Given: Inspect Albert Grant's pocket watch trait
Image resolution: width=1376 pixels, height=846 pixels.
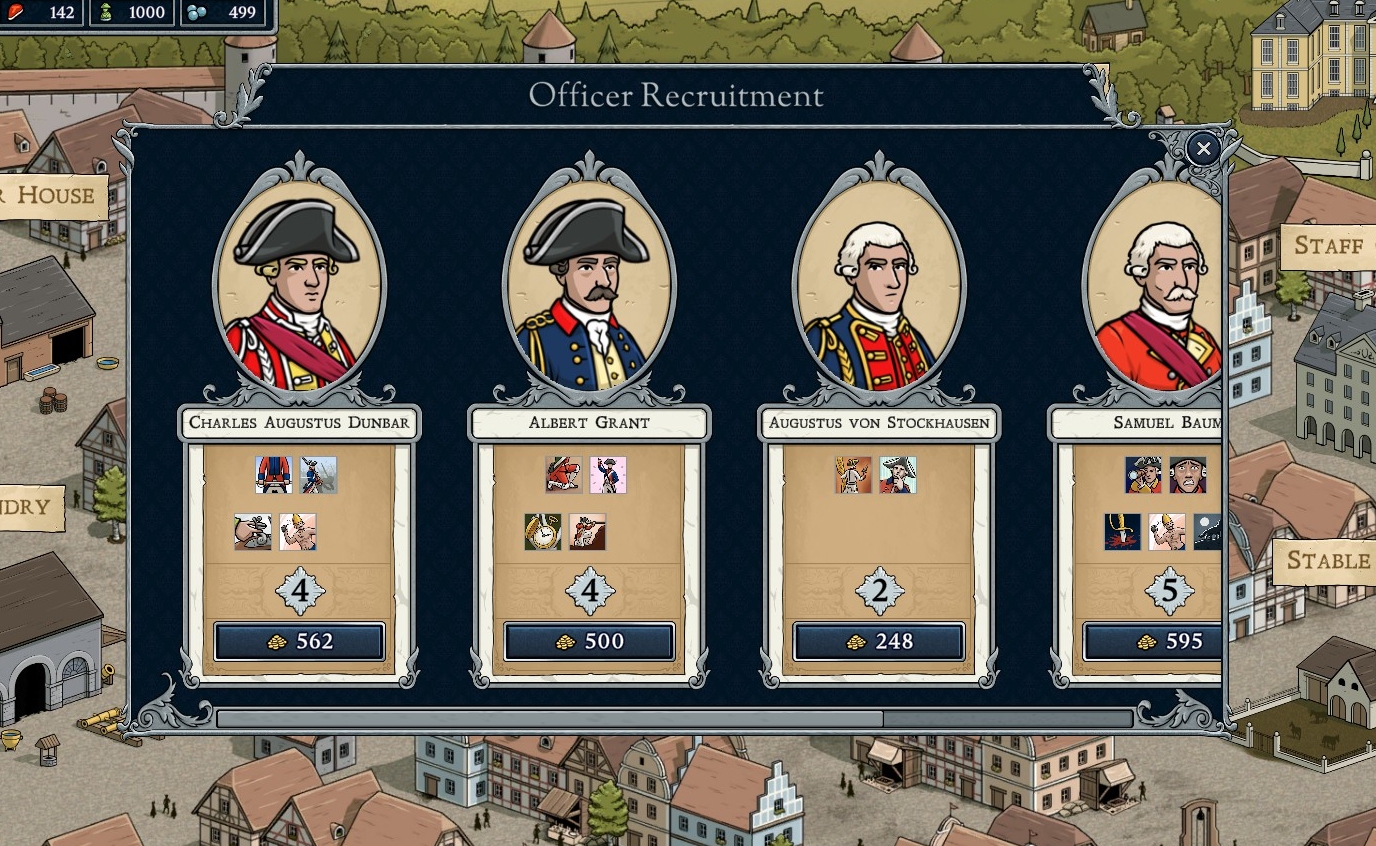Looking at the screenshot, I should point(543,532).
